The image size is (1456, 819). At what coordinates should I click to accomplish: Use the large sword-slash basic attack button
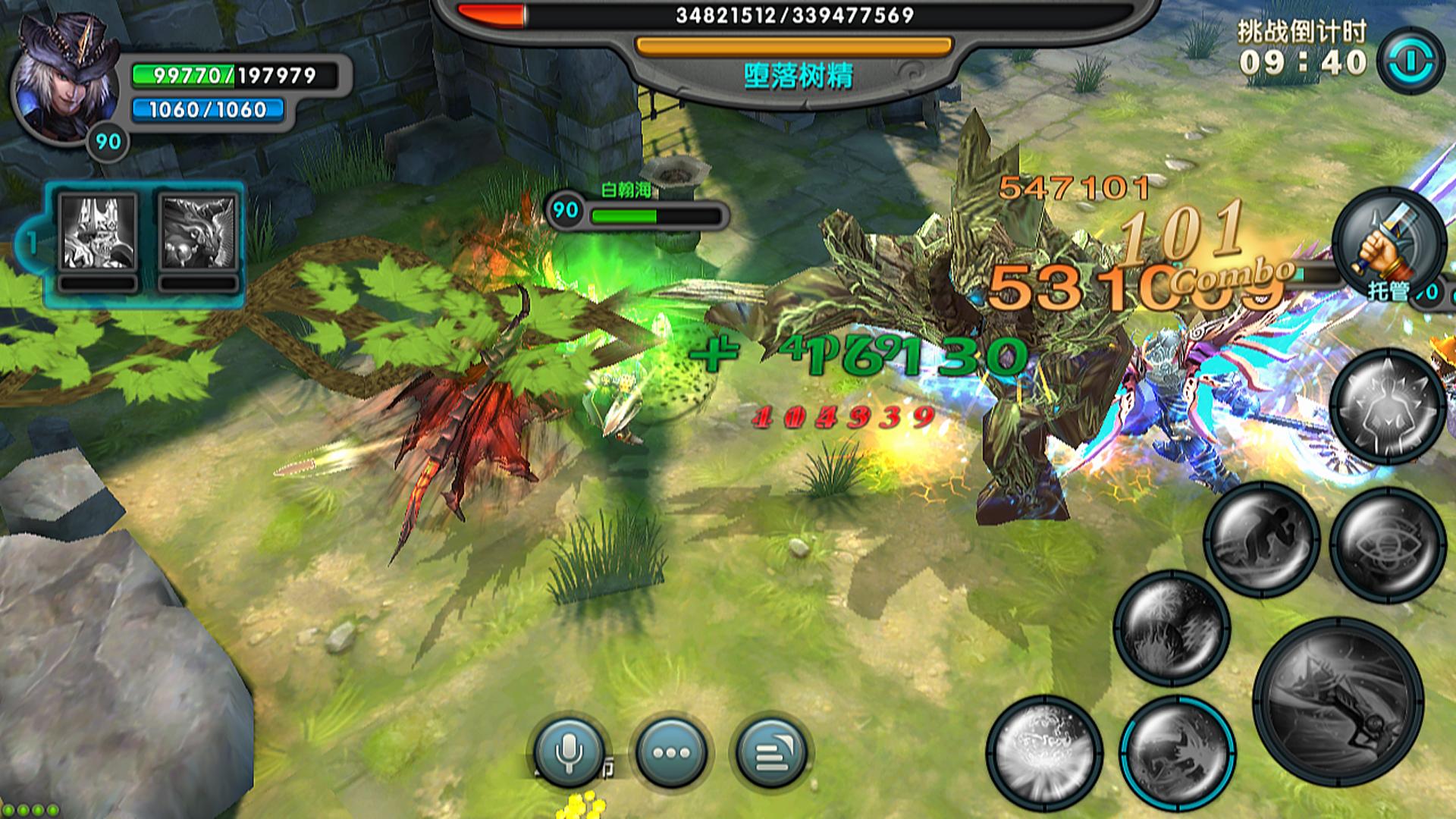pos(1338,701)
